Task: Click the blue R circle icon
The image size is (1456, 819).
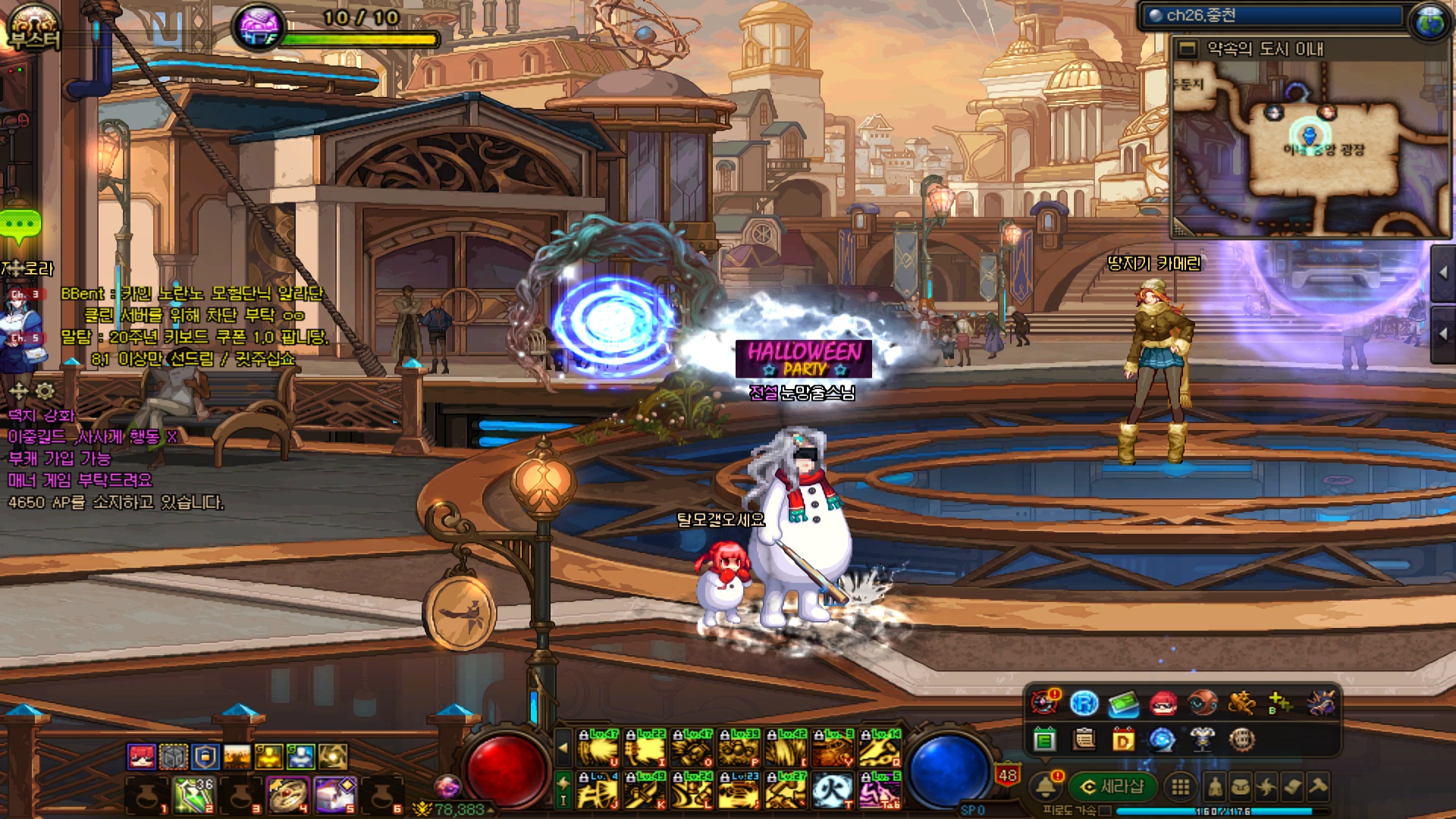Action: coord(1084,704)
